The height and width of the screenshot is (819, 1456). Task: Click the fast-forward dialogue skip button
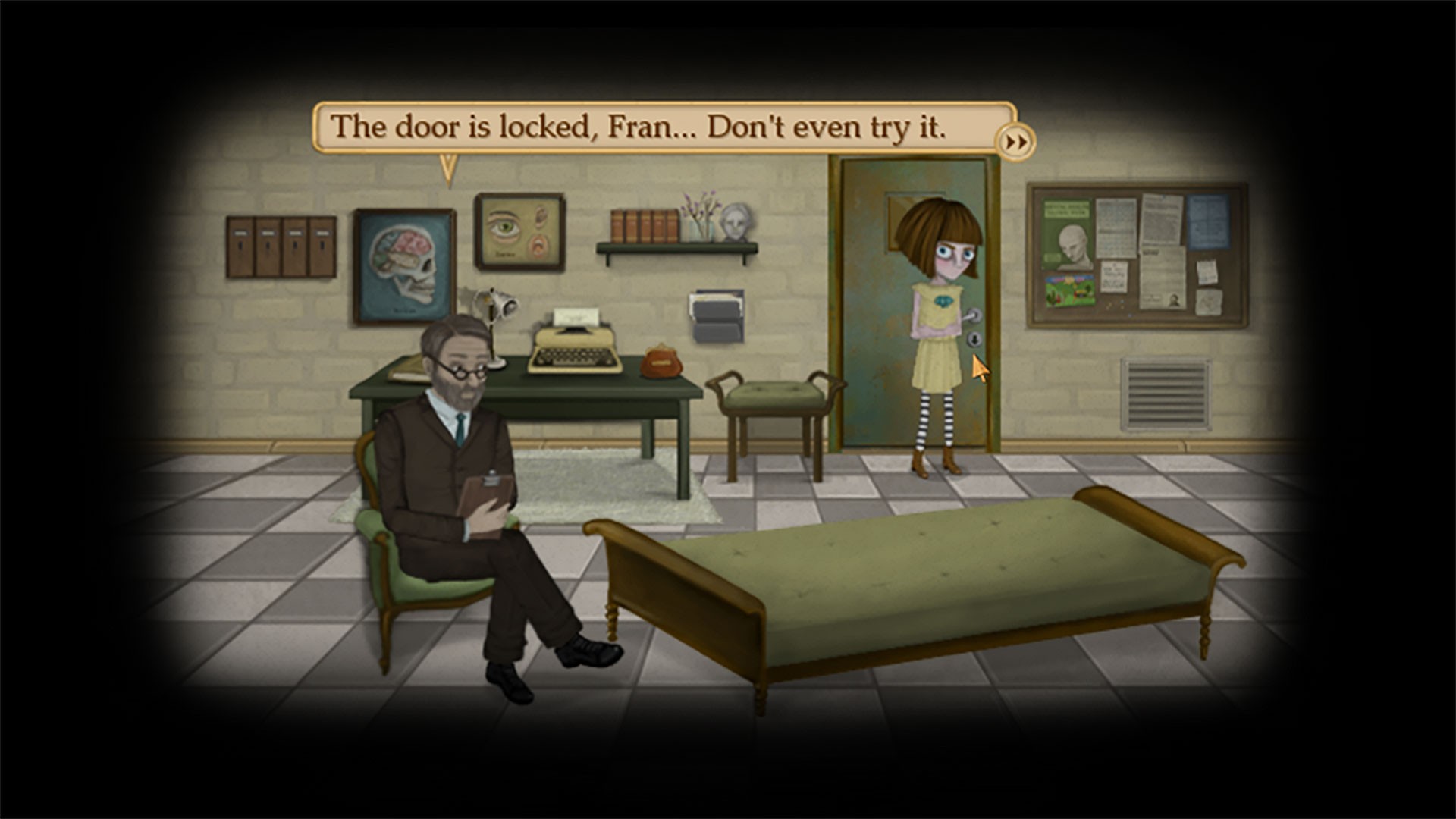pos(1017,140)
